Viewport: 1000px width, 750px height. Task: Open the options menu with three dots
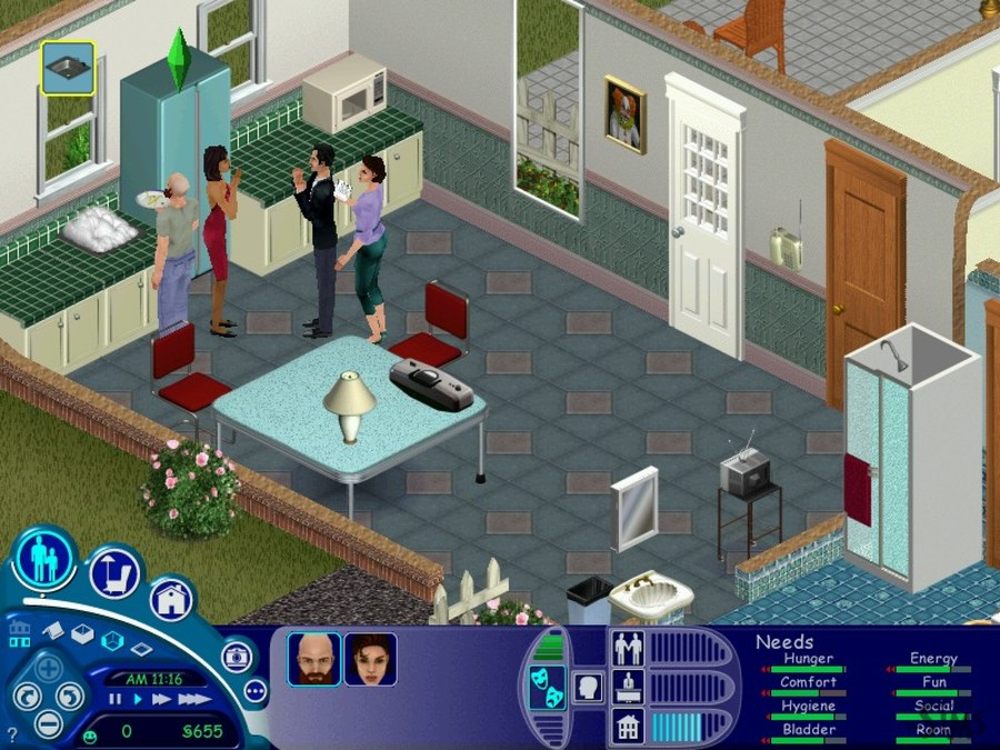[255, 690]
